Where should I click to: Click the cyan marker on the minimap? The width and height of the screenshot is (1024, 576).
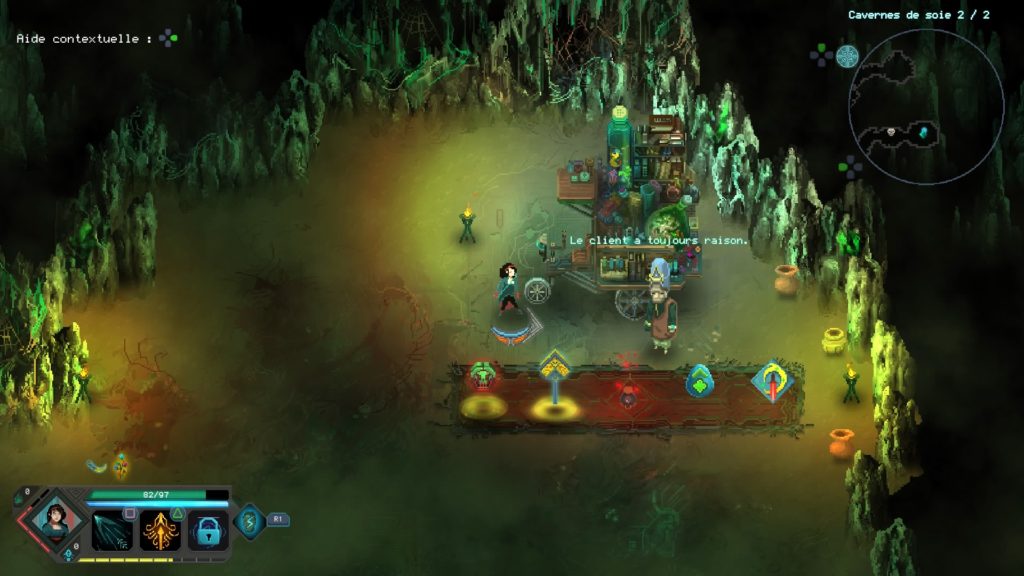[x=923, y=133]
